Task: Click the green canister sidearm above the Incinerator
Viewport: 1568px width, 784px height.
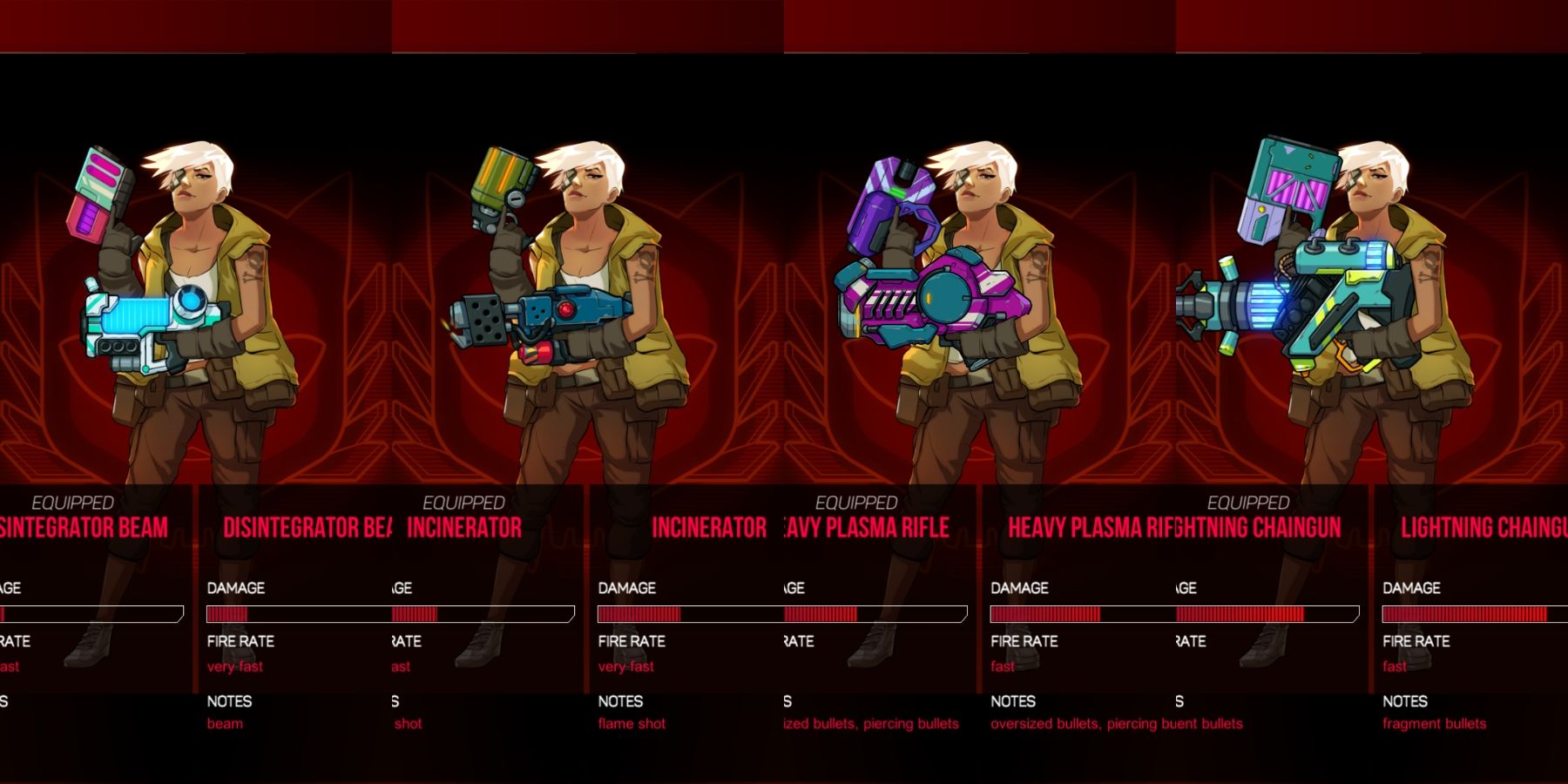Action: click(497, 174)
